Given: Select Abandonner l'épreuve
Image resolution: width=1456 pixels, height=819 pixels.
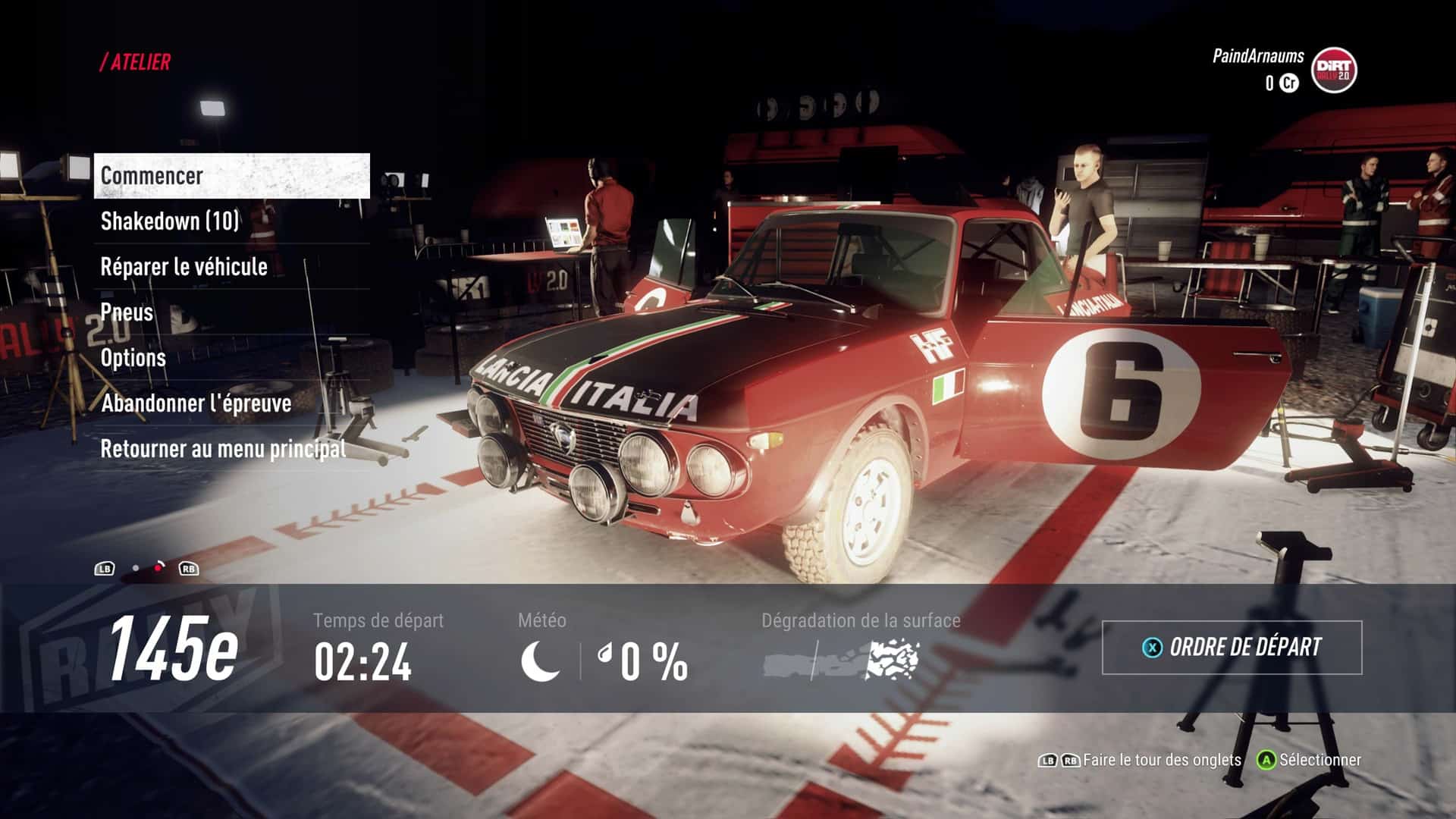Looking at the screenshot, I should [x=231, y=403].
